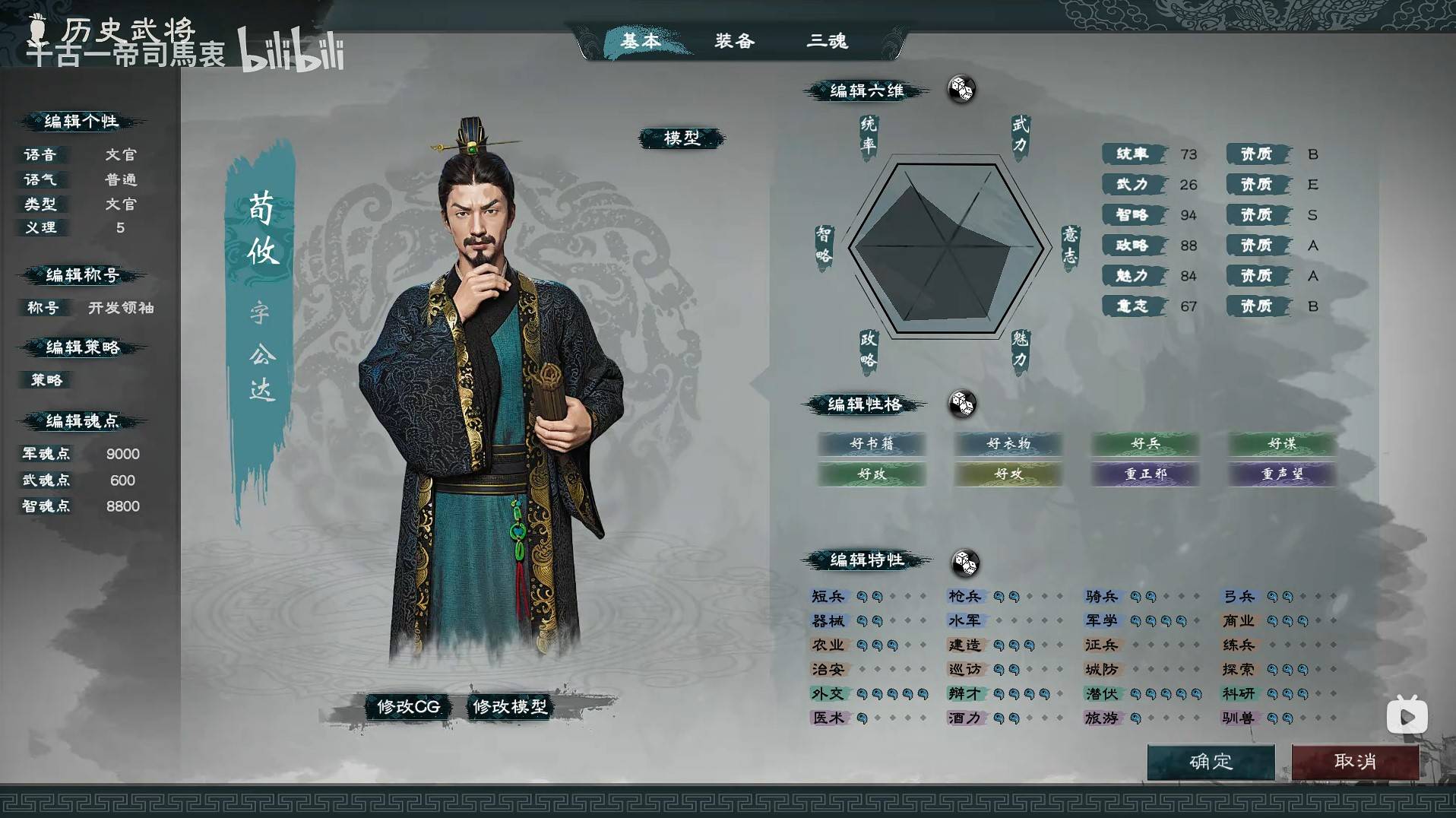1456x818 pixels.
Task: Toggle the 好书籍 personality trait
Action: (872, 445)
